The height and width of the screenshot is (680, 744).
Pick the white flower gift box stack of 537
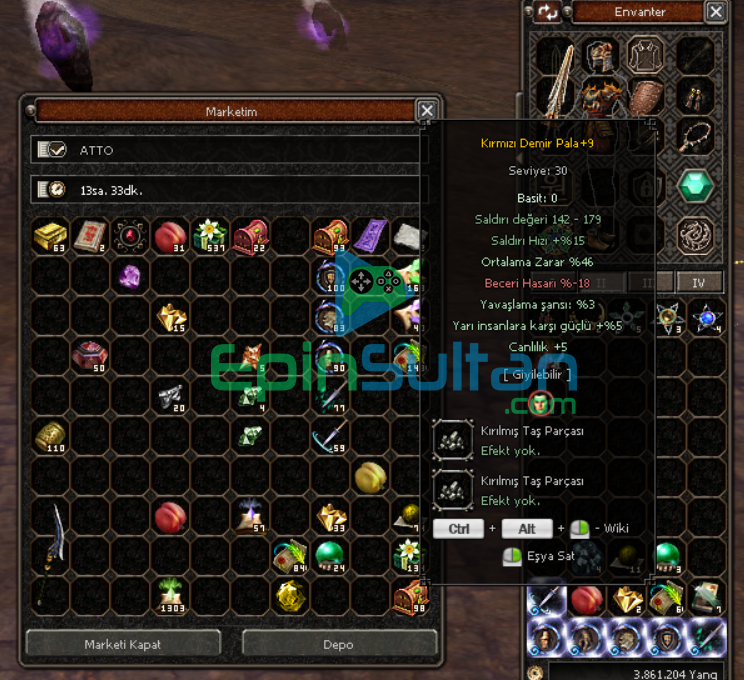coord(210,236)
